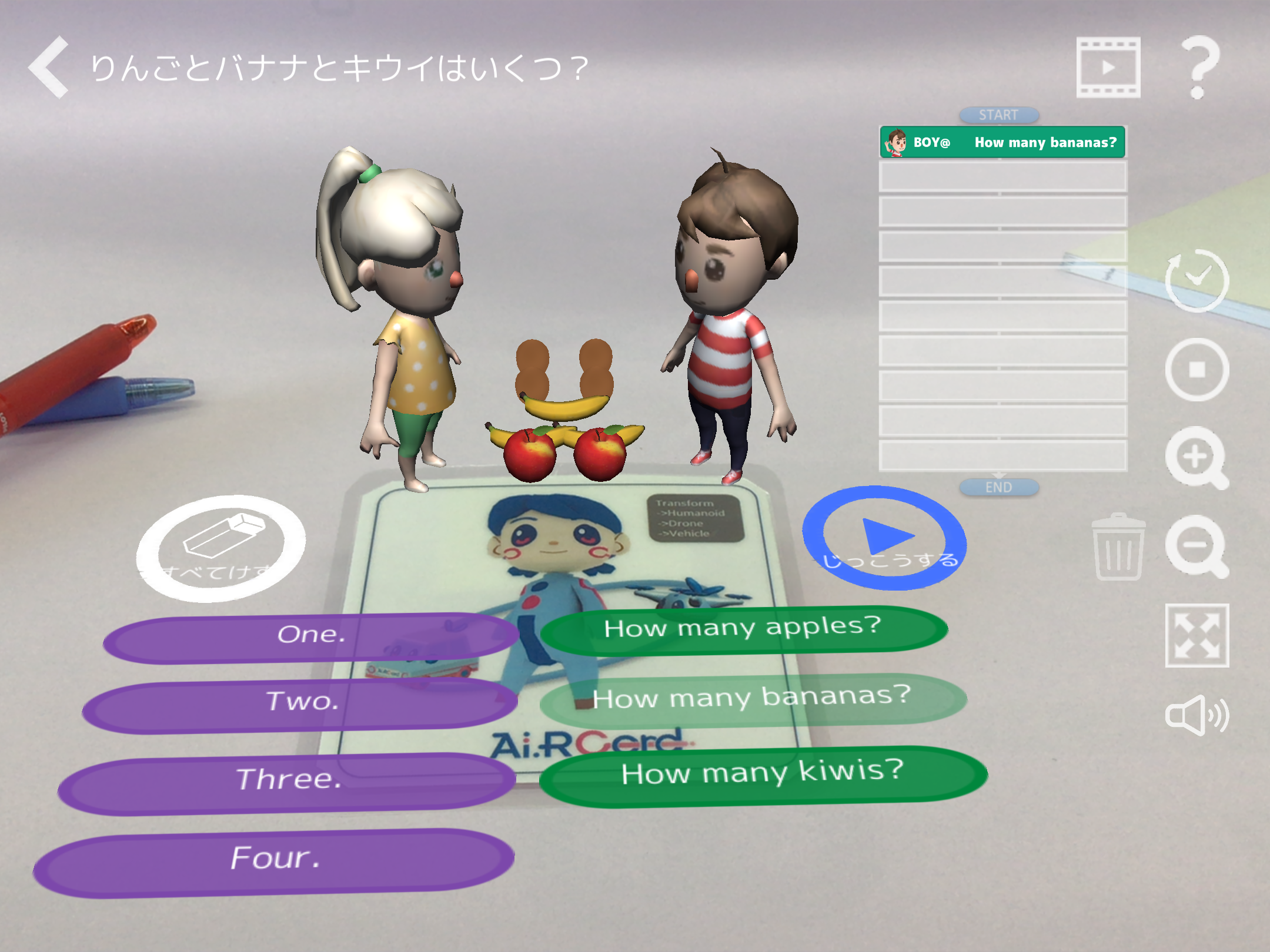Stop playback with the square stop button

point(1197,370)
